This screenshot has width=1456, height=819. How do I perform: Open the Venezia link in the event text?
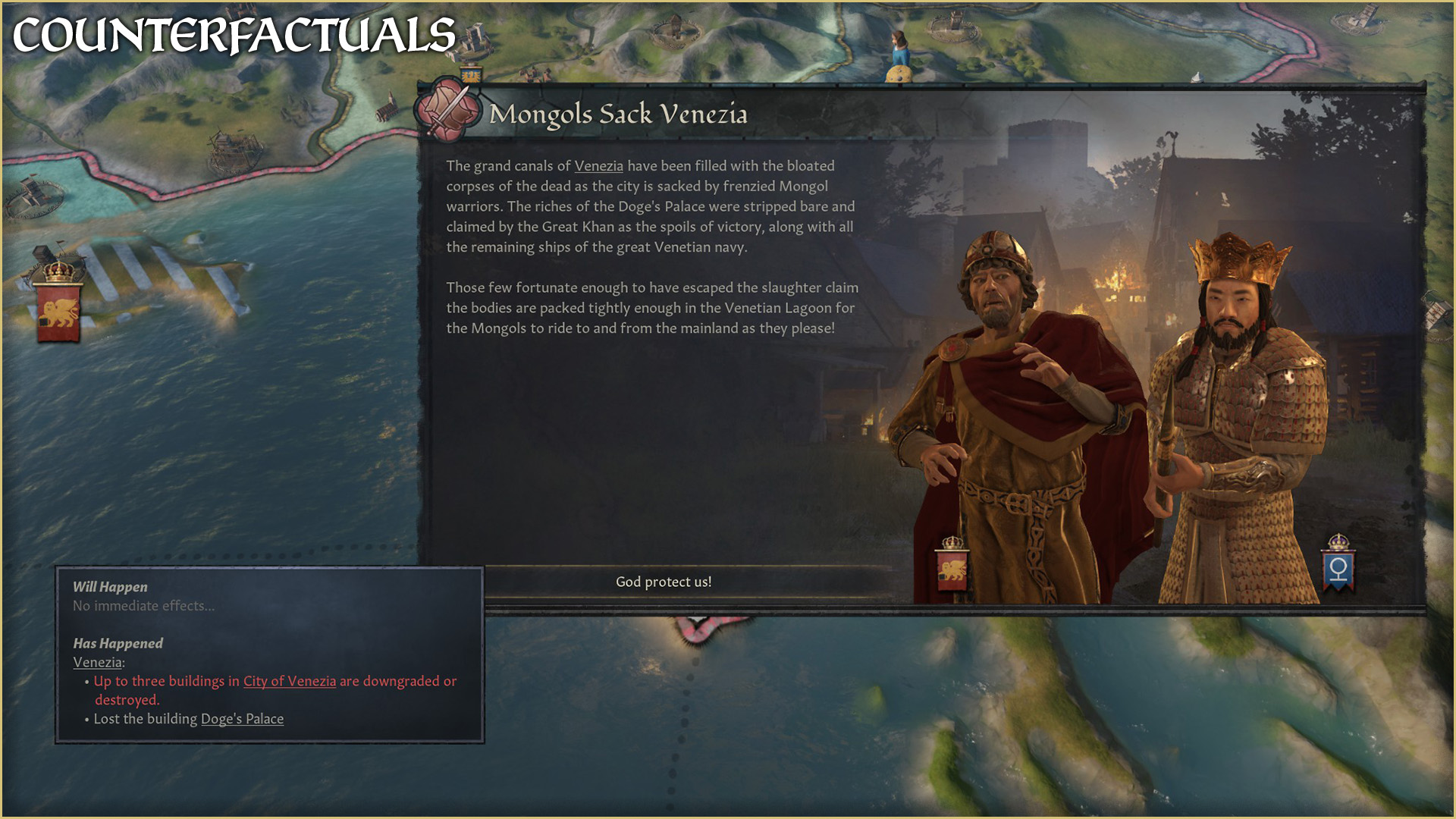click(x=598, y=166)
